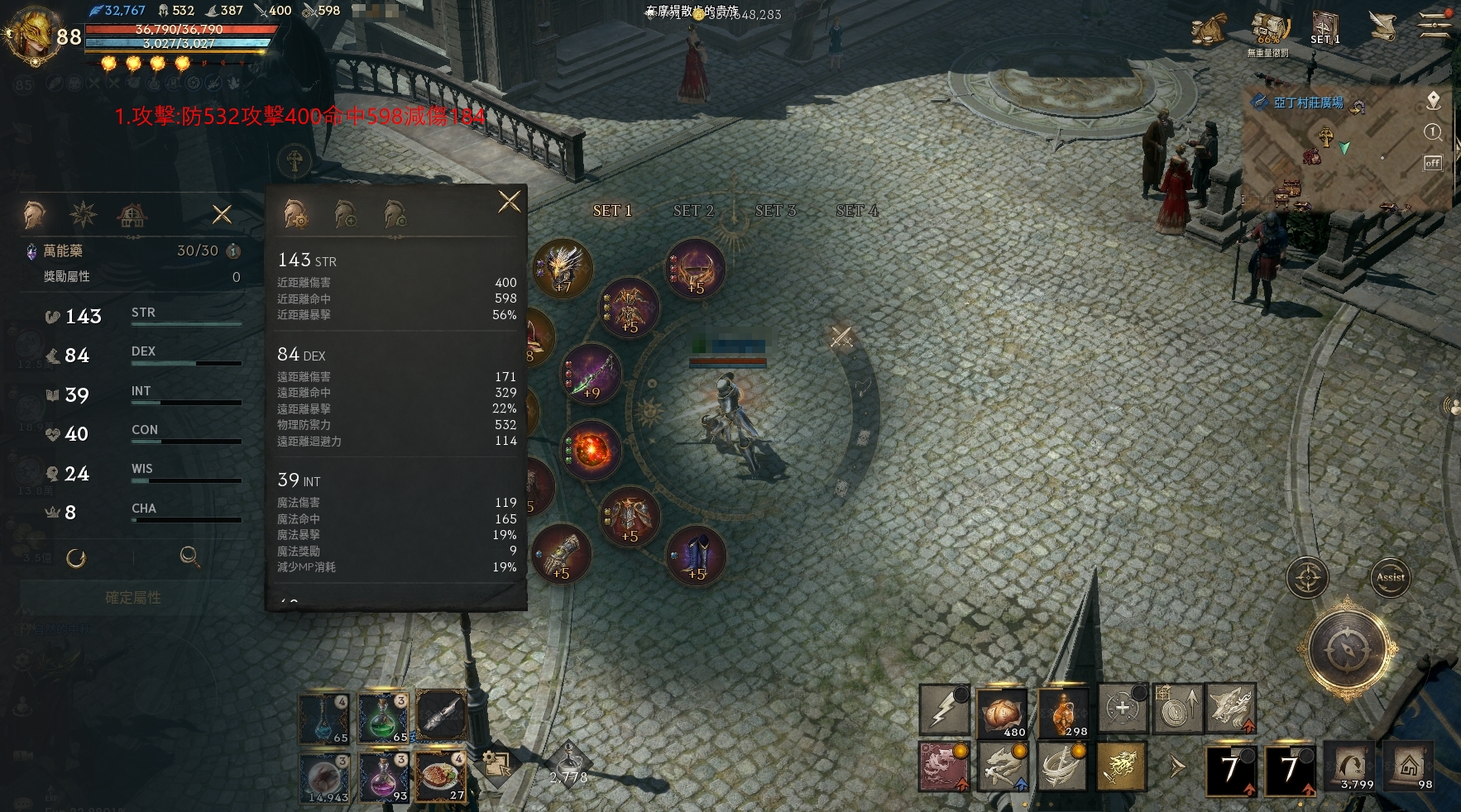This screenshot has height=812, width=1461.
Task: Activate the wolf head skill
Action: (x=1230, y=708)
